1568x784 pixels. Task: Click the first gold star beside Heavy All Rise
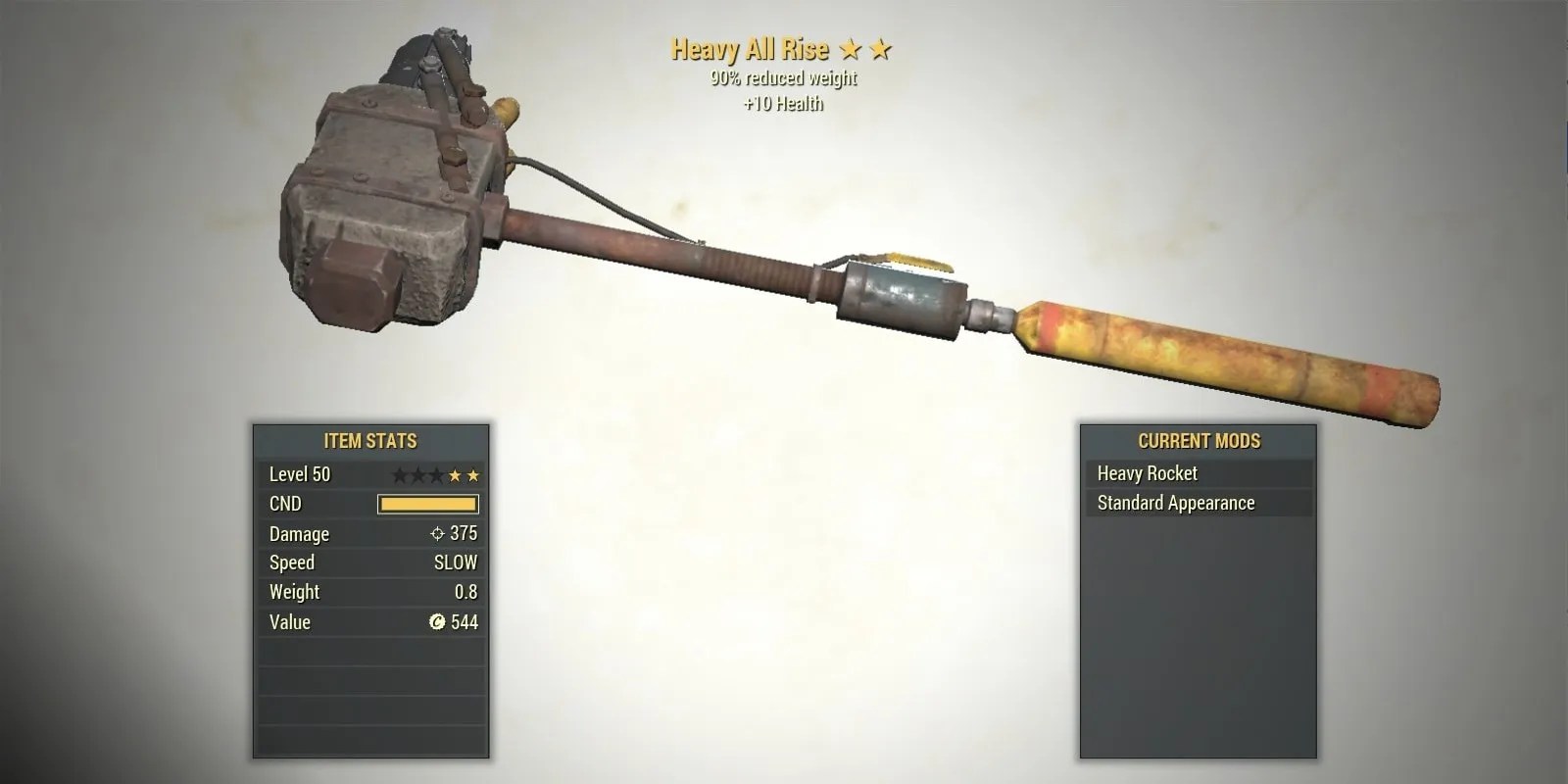click(x=851, y=49)
